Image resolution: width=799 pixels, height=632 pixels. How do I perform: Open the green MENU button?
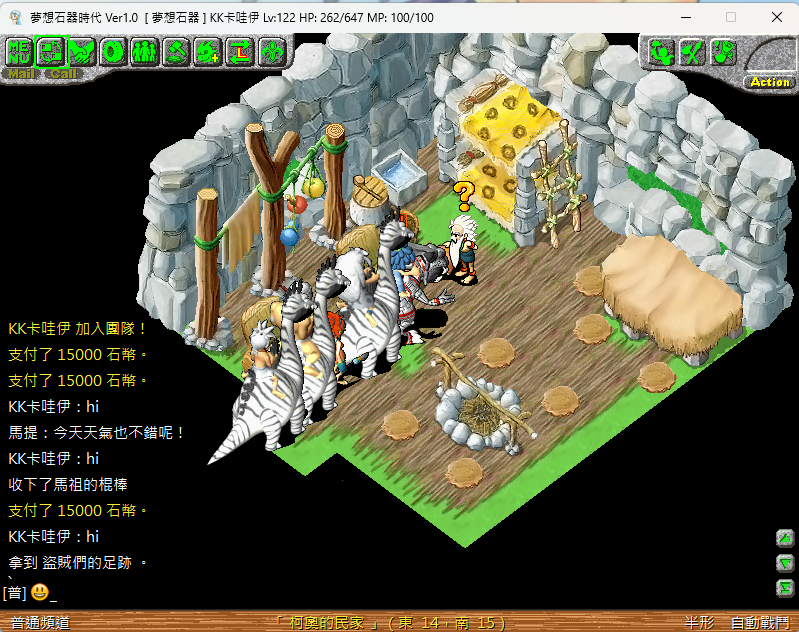[18, 50]
